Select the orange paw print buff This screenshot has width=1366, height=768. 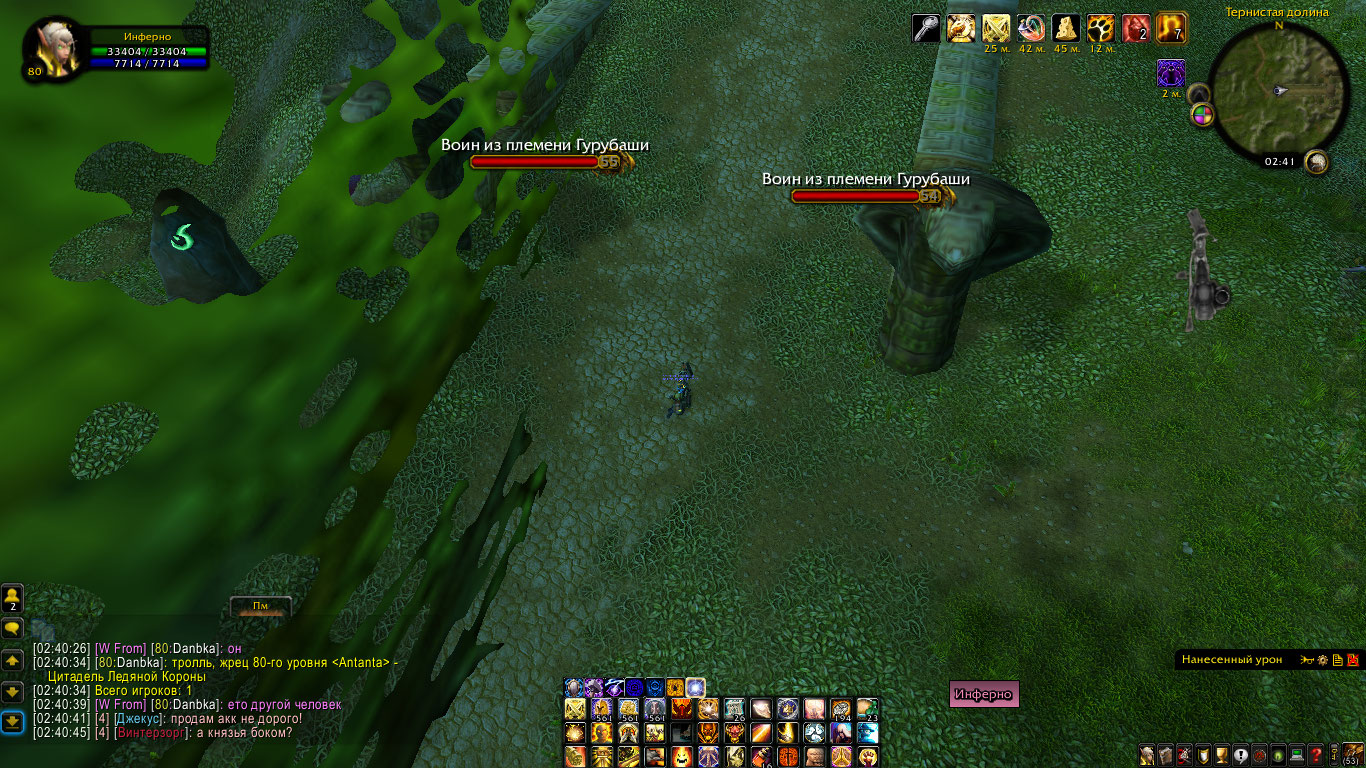click(1101, 28)
